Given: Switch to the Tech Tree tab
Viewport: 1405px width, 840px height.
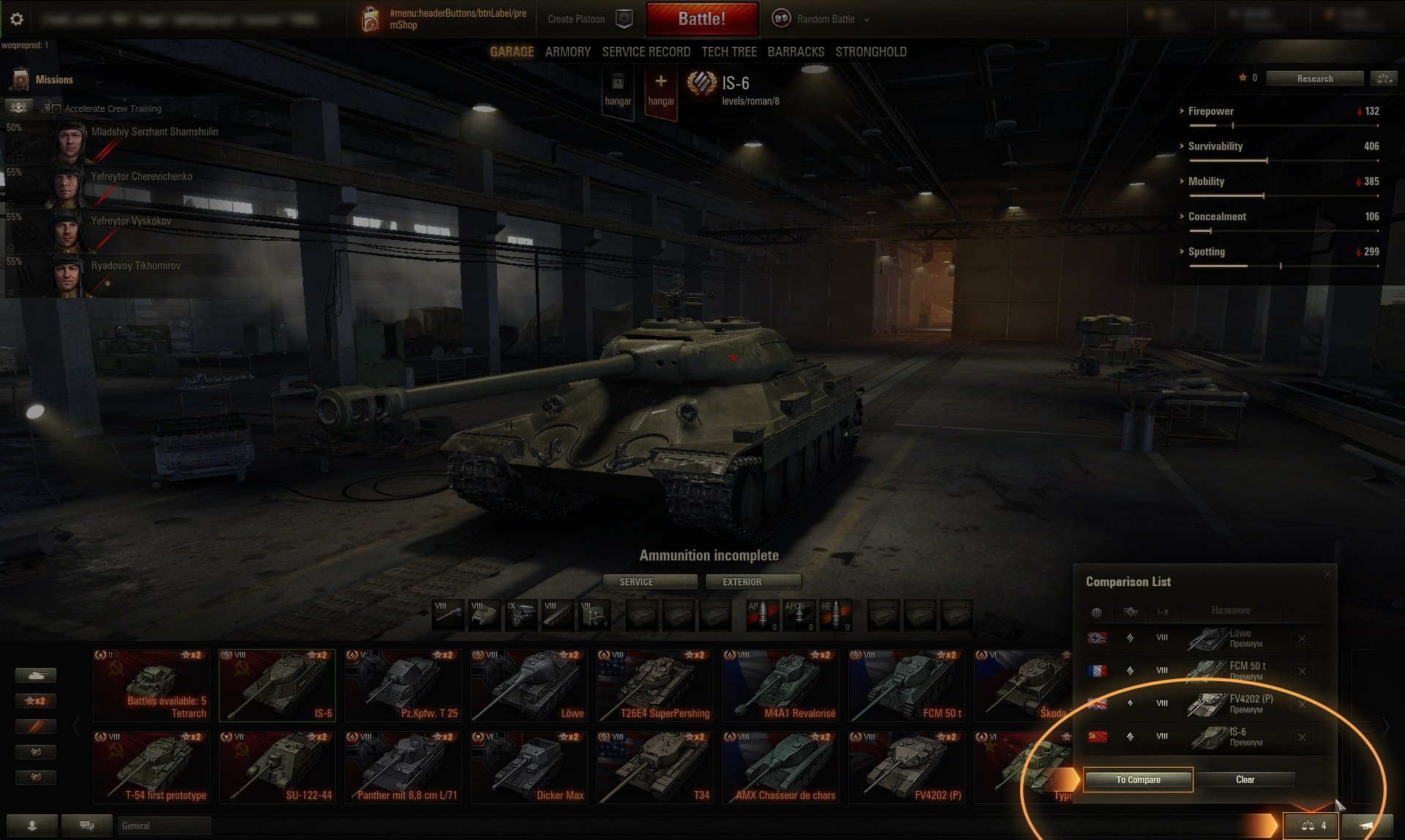Looking at the screenshot, I should 729,52.
